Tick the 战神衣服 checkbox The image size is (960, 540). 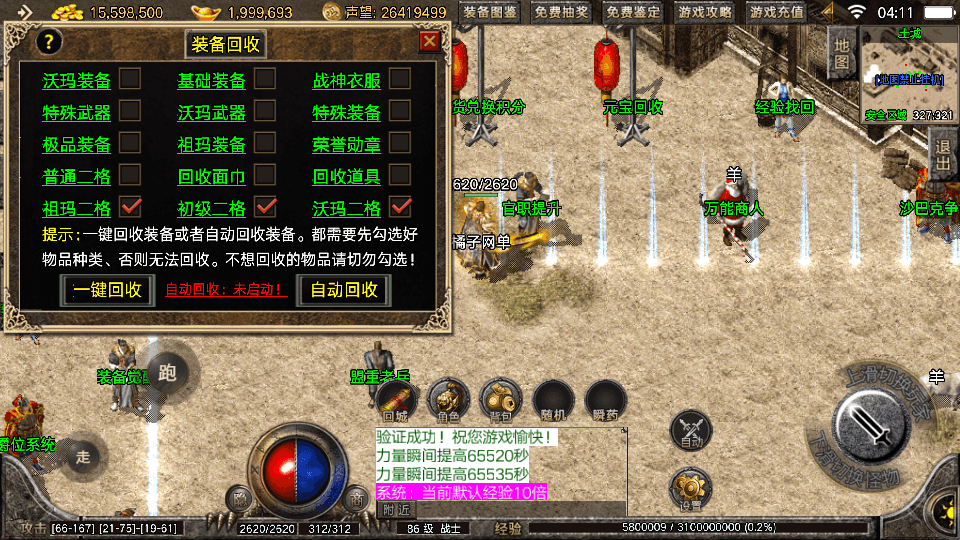[x=399, y=79]
